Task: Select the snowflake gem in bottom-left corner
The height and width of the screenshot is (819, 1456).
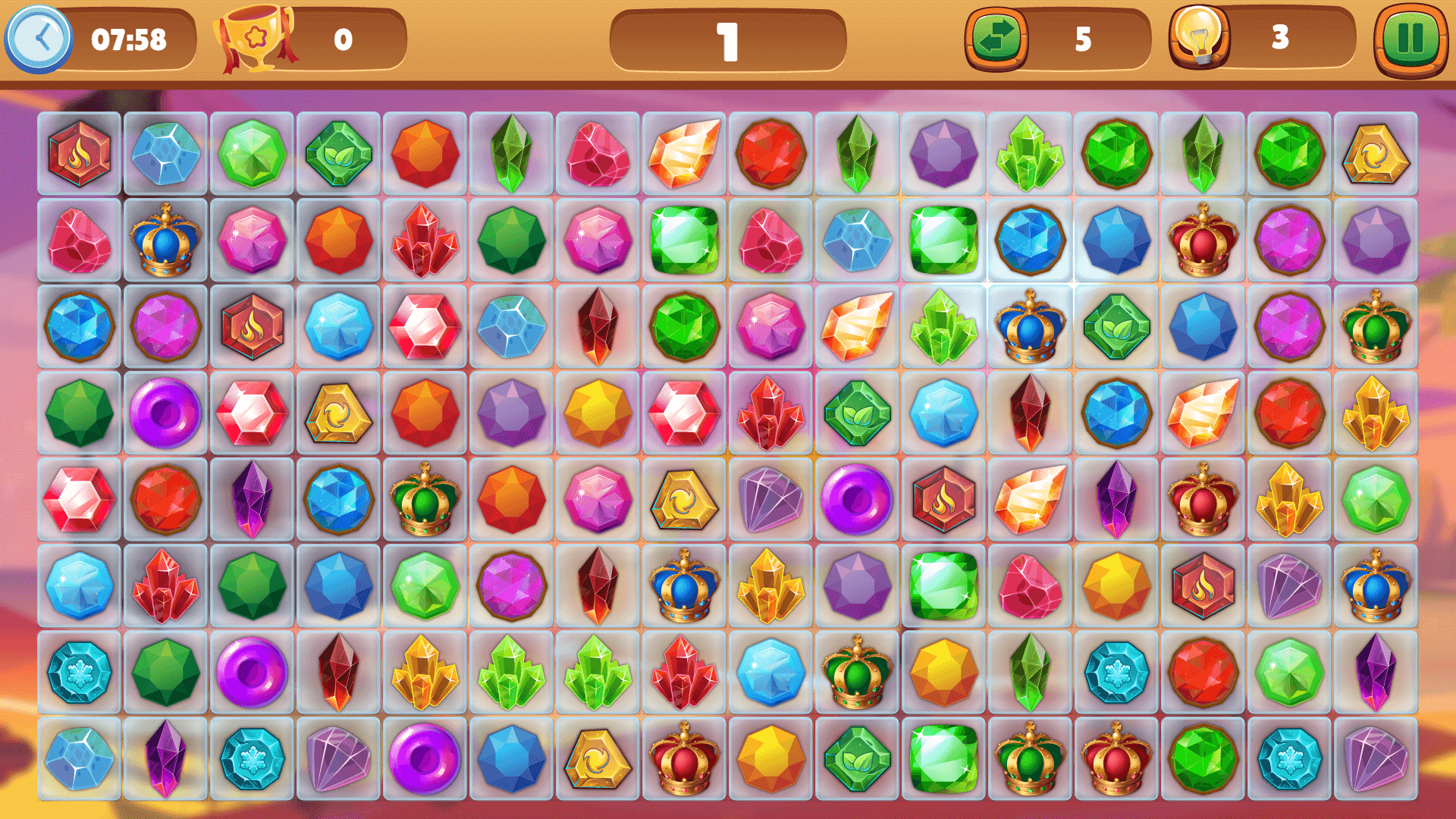Action: 79,675
